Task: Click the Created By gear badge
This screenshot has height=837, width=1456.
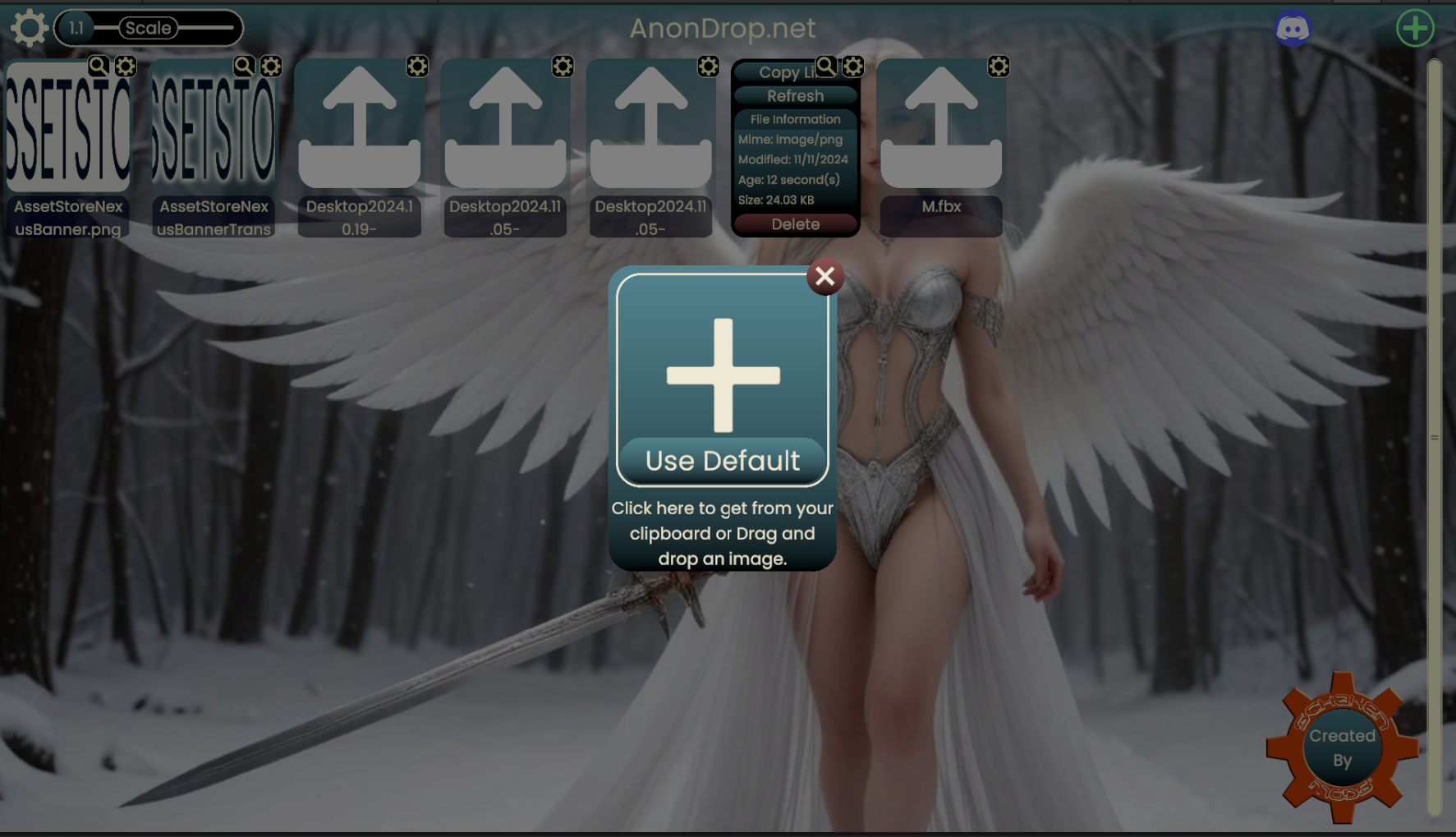Action: pyautogui.click(x=1342, y=747)
